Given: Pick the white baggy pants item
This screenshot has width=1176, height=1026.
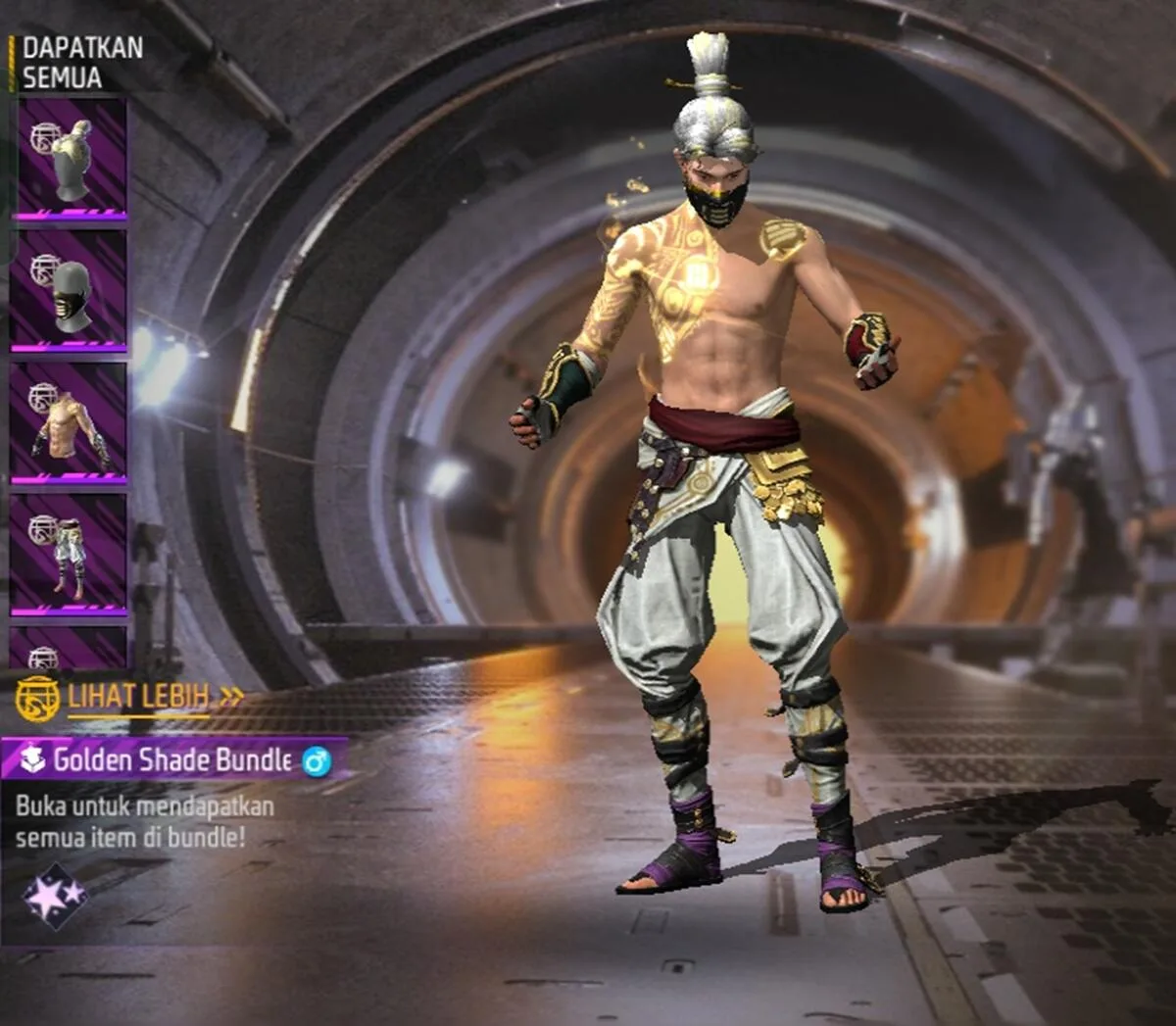Looking at the screenshot, I should [69, 555].
